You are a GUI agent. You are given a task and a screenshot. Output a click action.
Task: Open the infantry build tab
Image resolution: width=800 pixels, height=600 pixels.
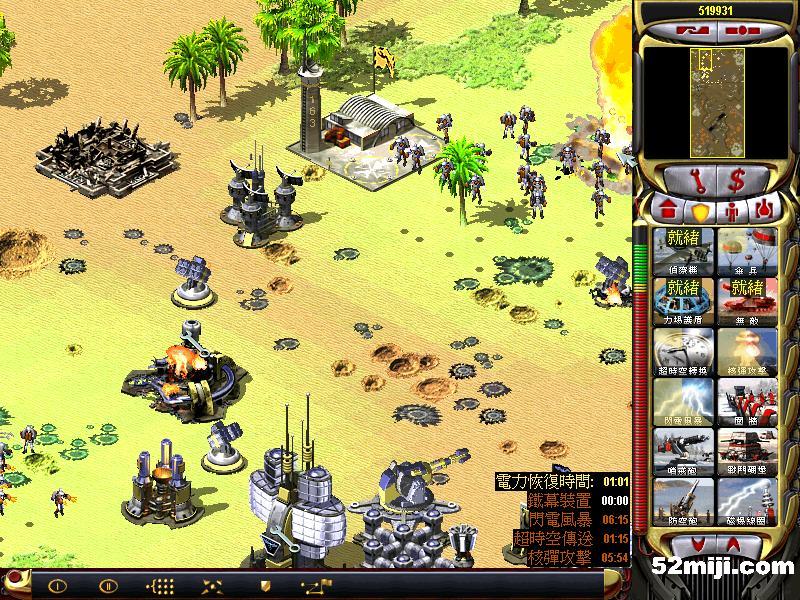(731, 211)
